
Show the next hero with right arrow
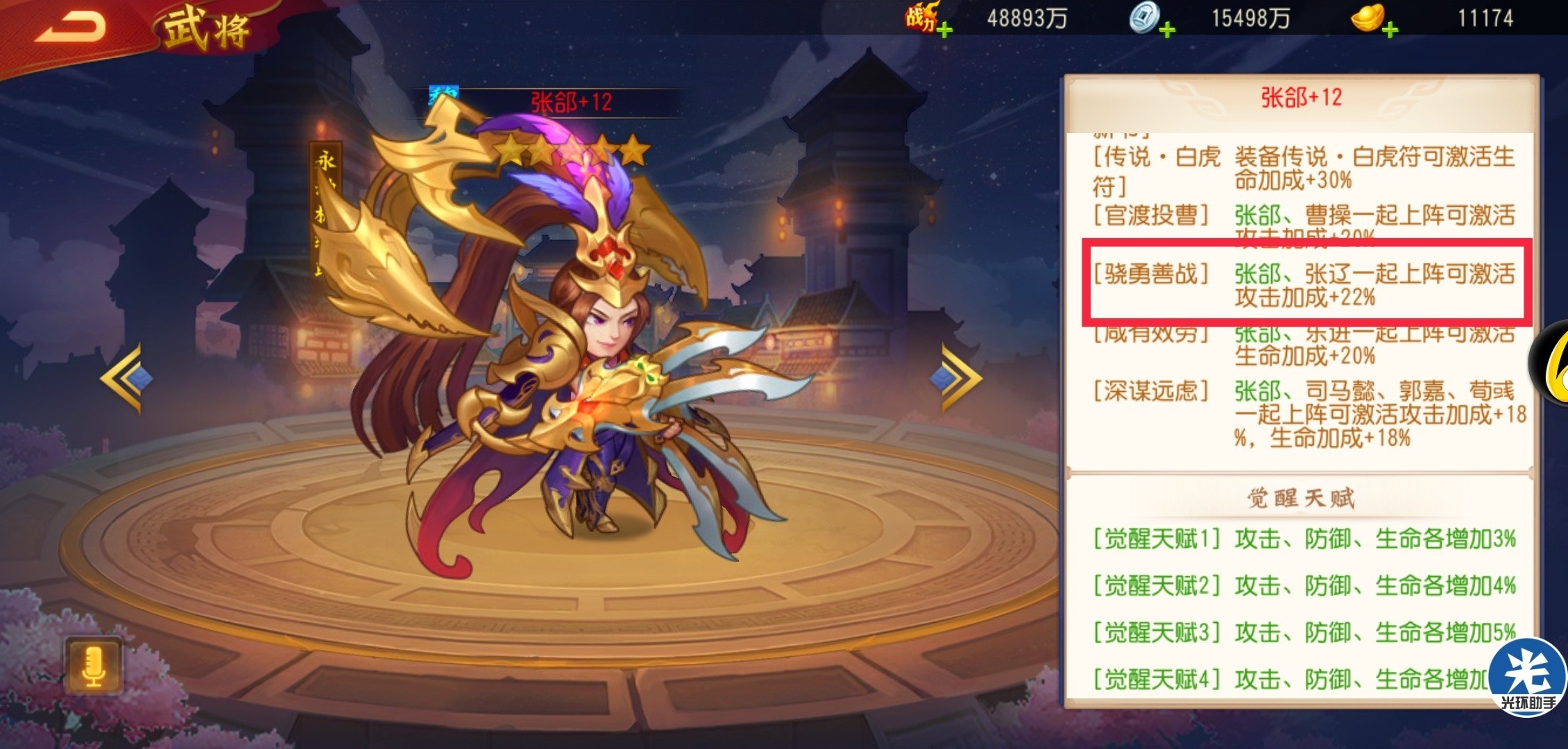[x=961, y=379]
